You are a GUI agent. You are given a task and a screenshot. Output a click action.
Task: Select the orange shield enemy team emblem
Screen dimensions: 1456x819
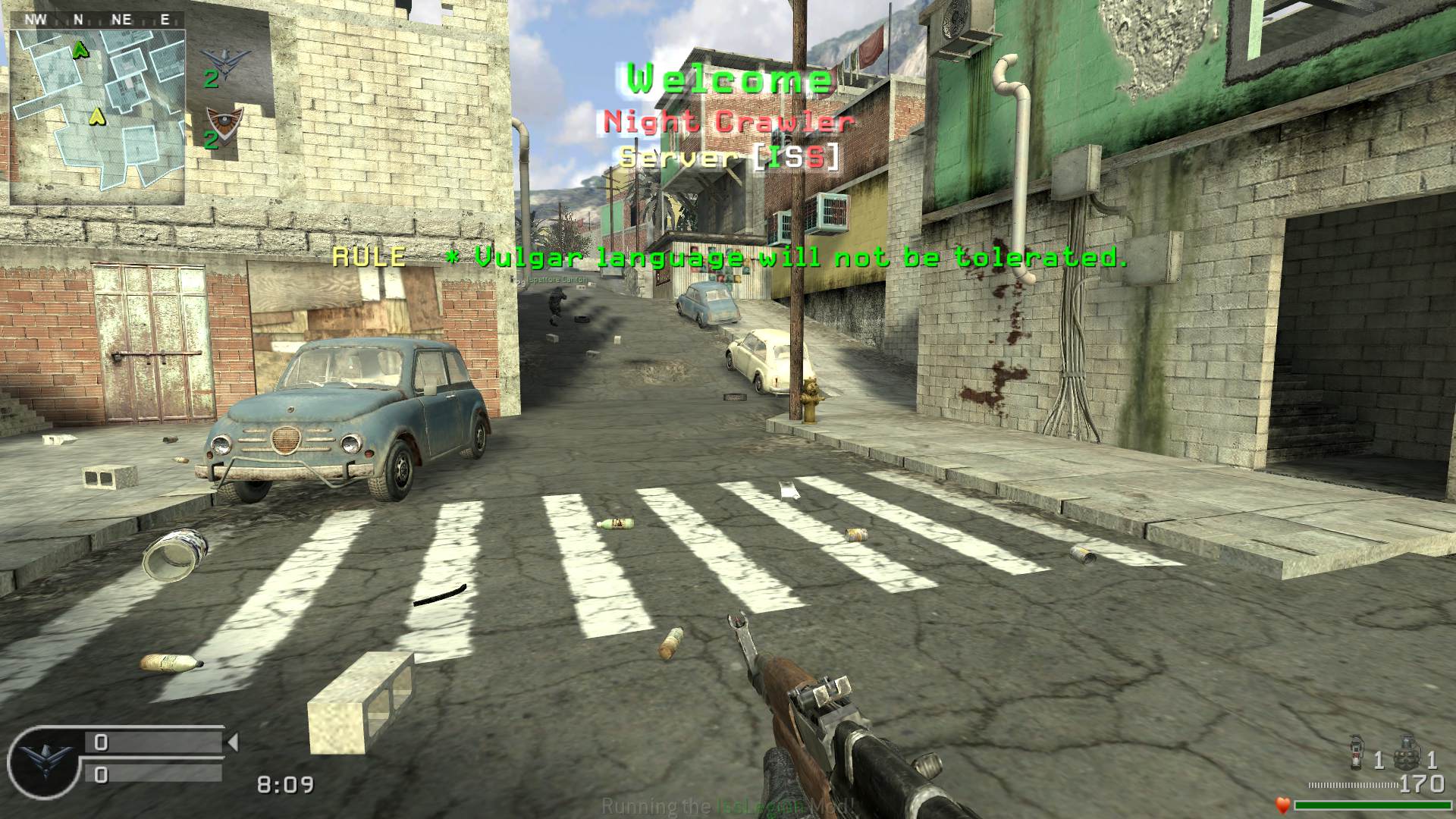pos(224,120)
